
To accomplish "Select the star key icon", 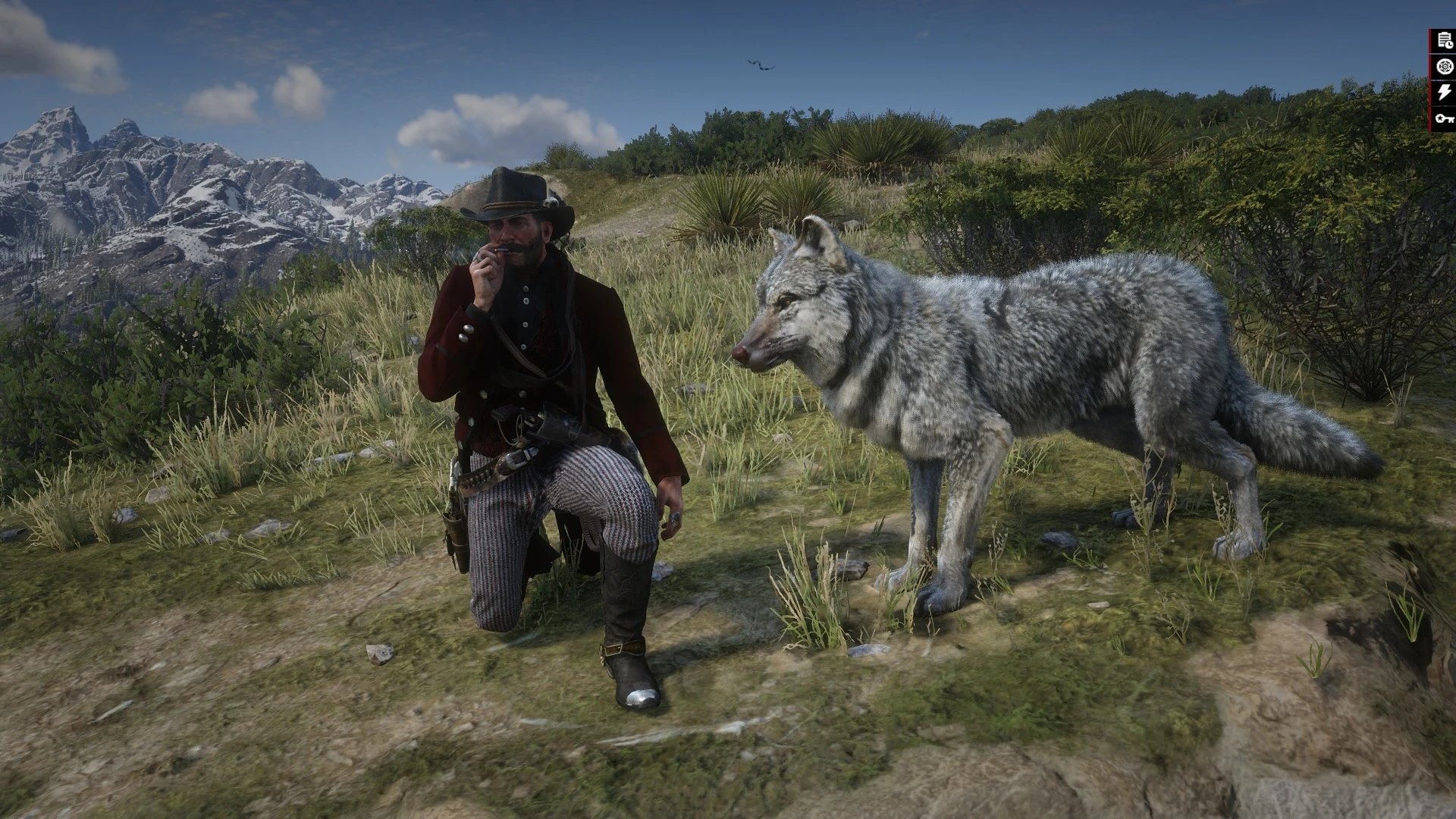I will (x=1444, y=118).
